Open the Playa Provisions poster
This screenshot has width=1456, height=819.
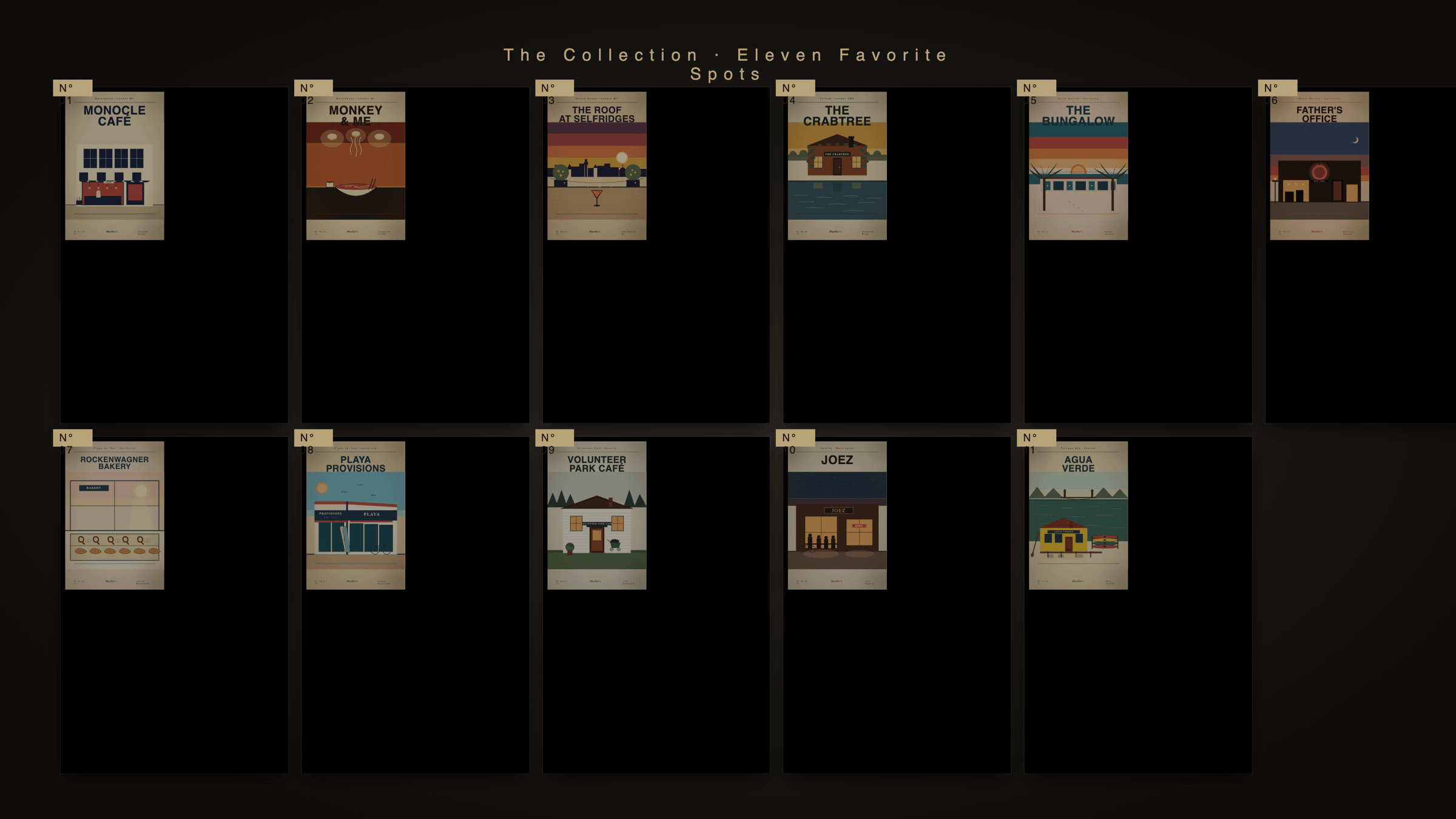click(356, 515)
